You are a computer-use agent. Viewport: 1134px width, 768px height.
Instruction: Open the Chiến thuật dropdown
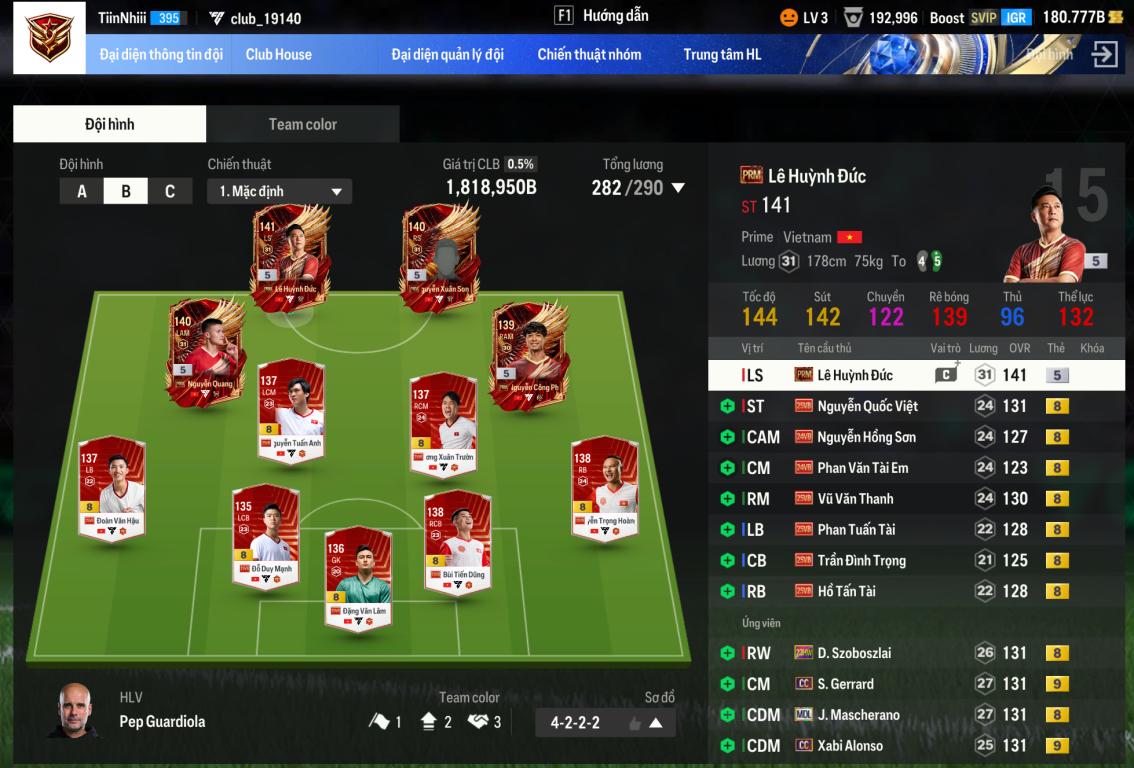280,191
